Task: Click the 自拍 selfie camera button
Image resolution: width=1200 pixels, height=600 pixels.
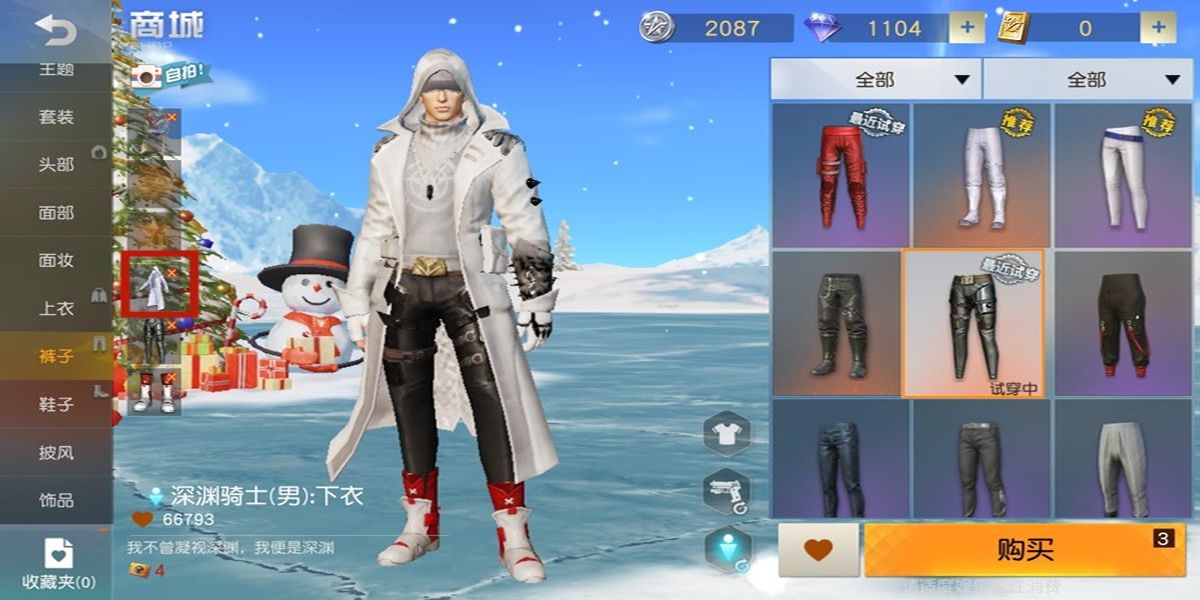Action: pyautogui.click(x=172, y=73)
